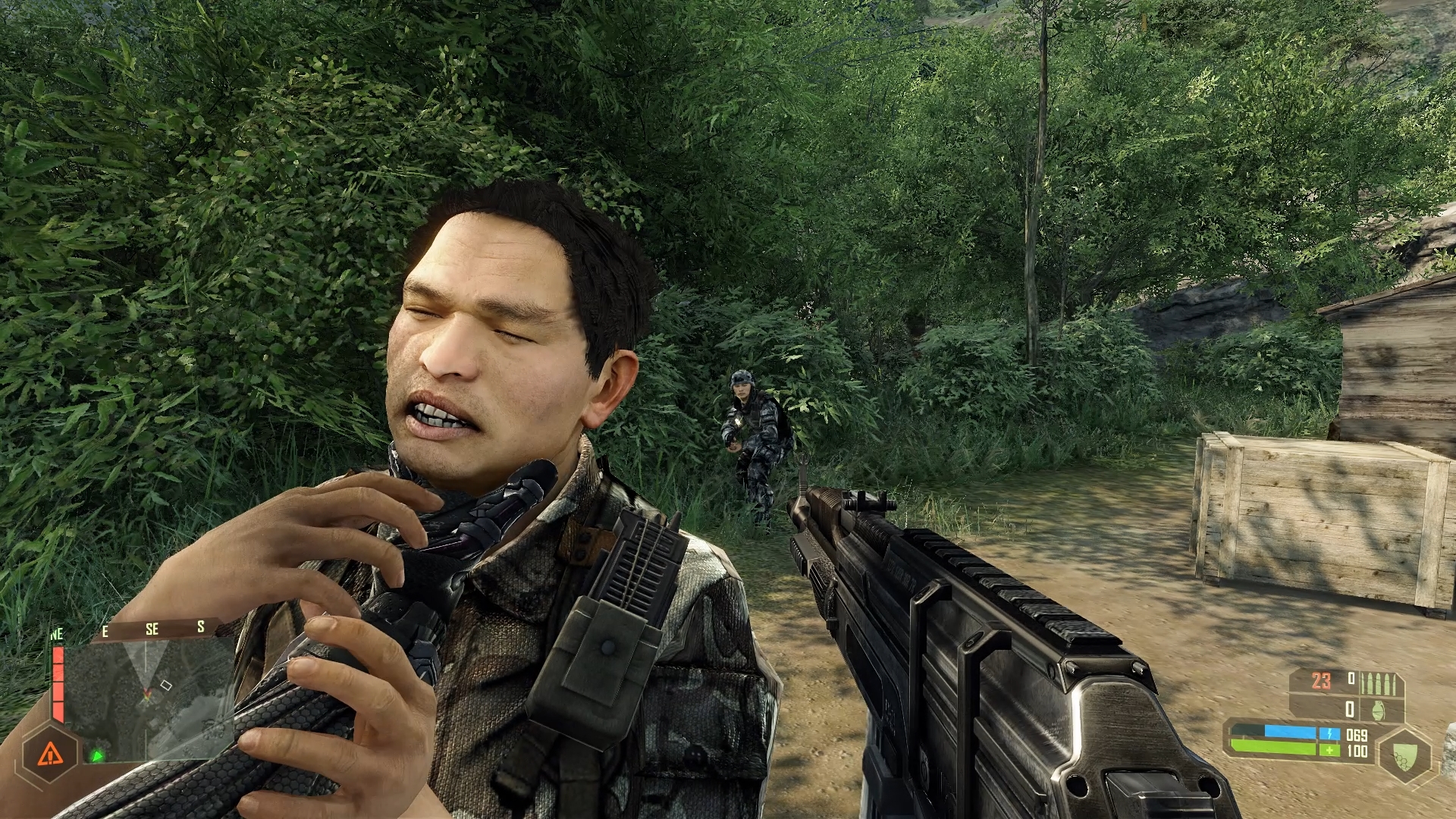Select the green objective arrow on minimap
The image size is (1456, 819).
click(x=97, y=755)
